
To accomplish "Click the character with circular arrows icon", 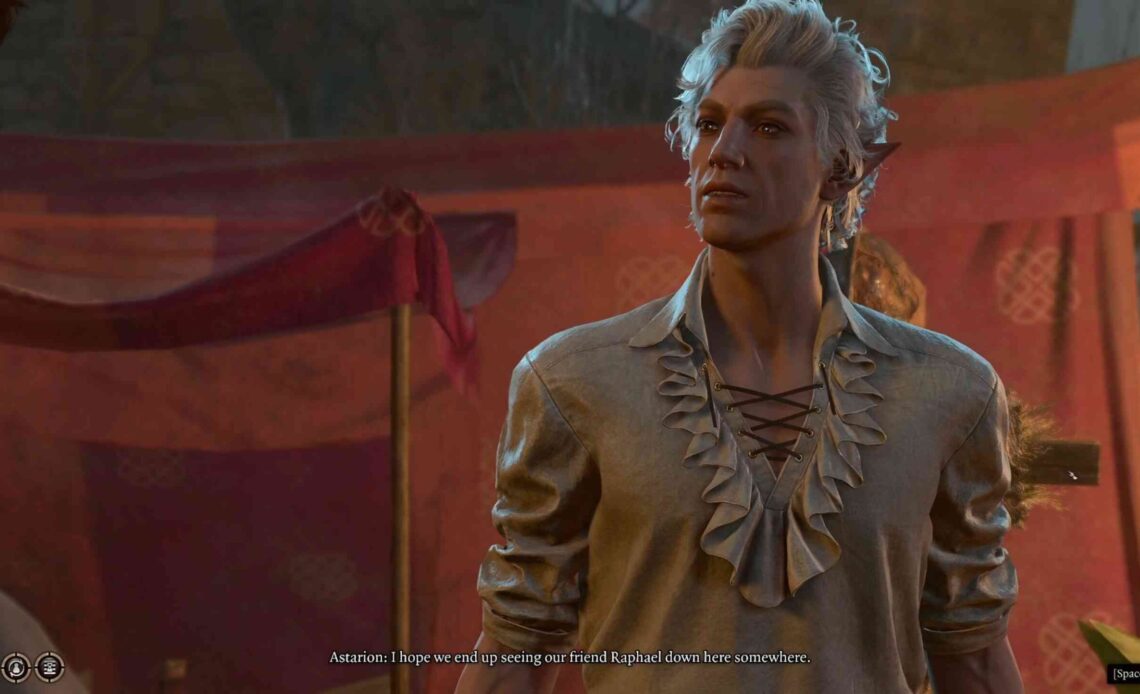I will (x=15, y=667).
